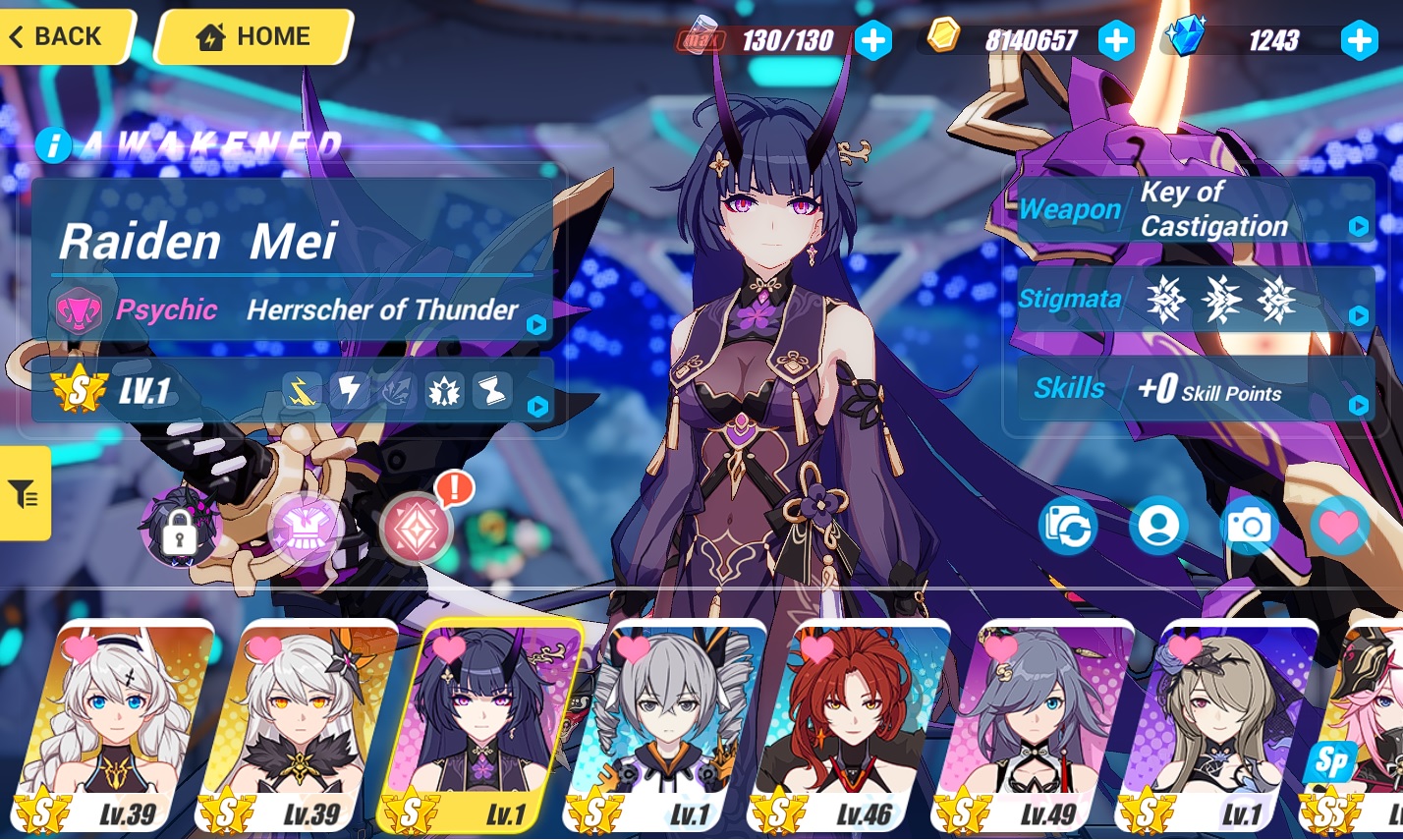The image size is (1403, 840).
Task: Select the locked spider icon
Action: point(180,529)
